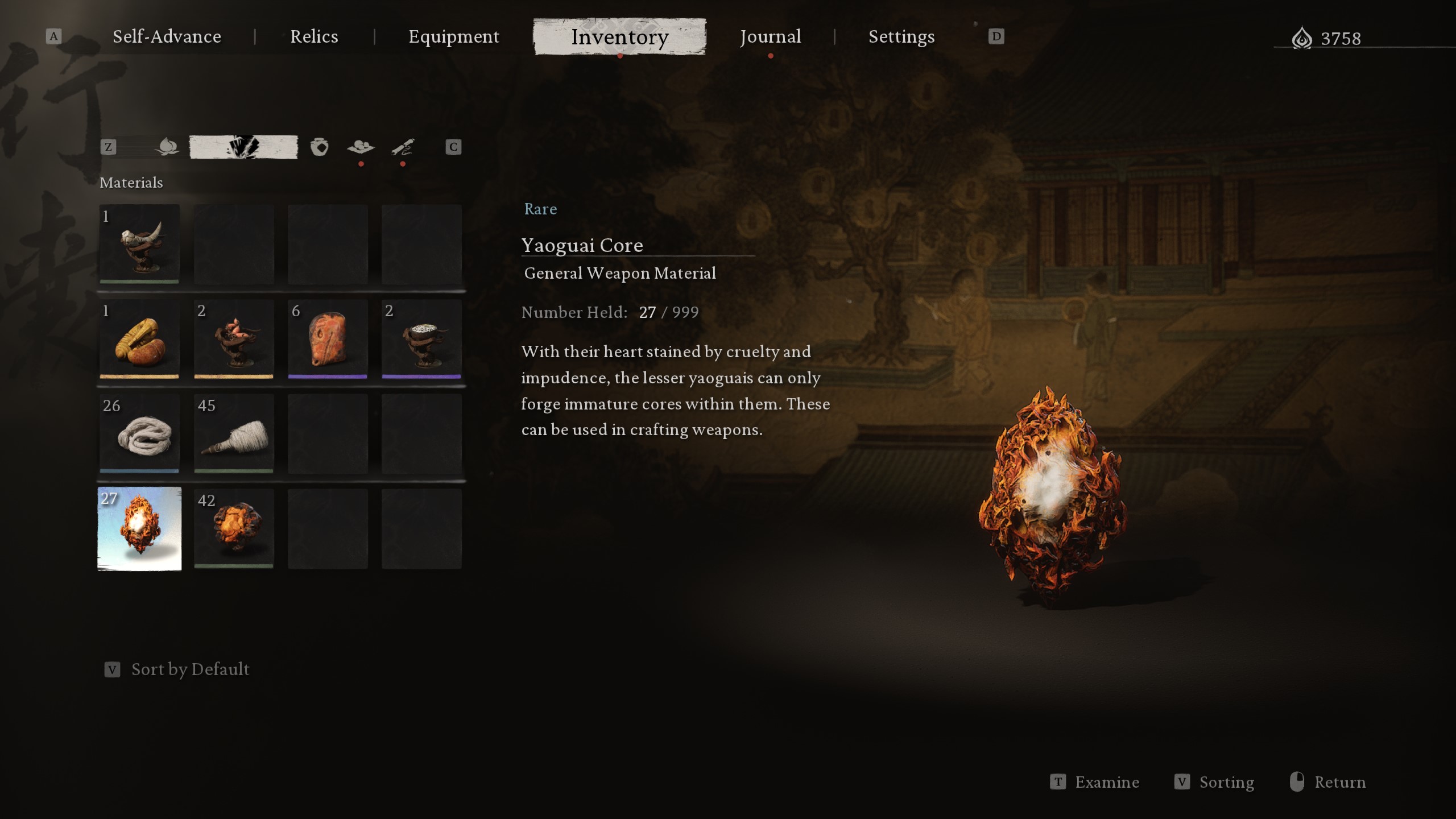This screenshot has height=819, width=1456.
Task: Select the highlighted Yaoguai Core slot
Action: coord(139,529)
